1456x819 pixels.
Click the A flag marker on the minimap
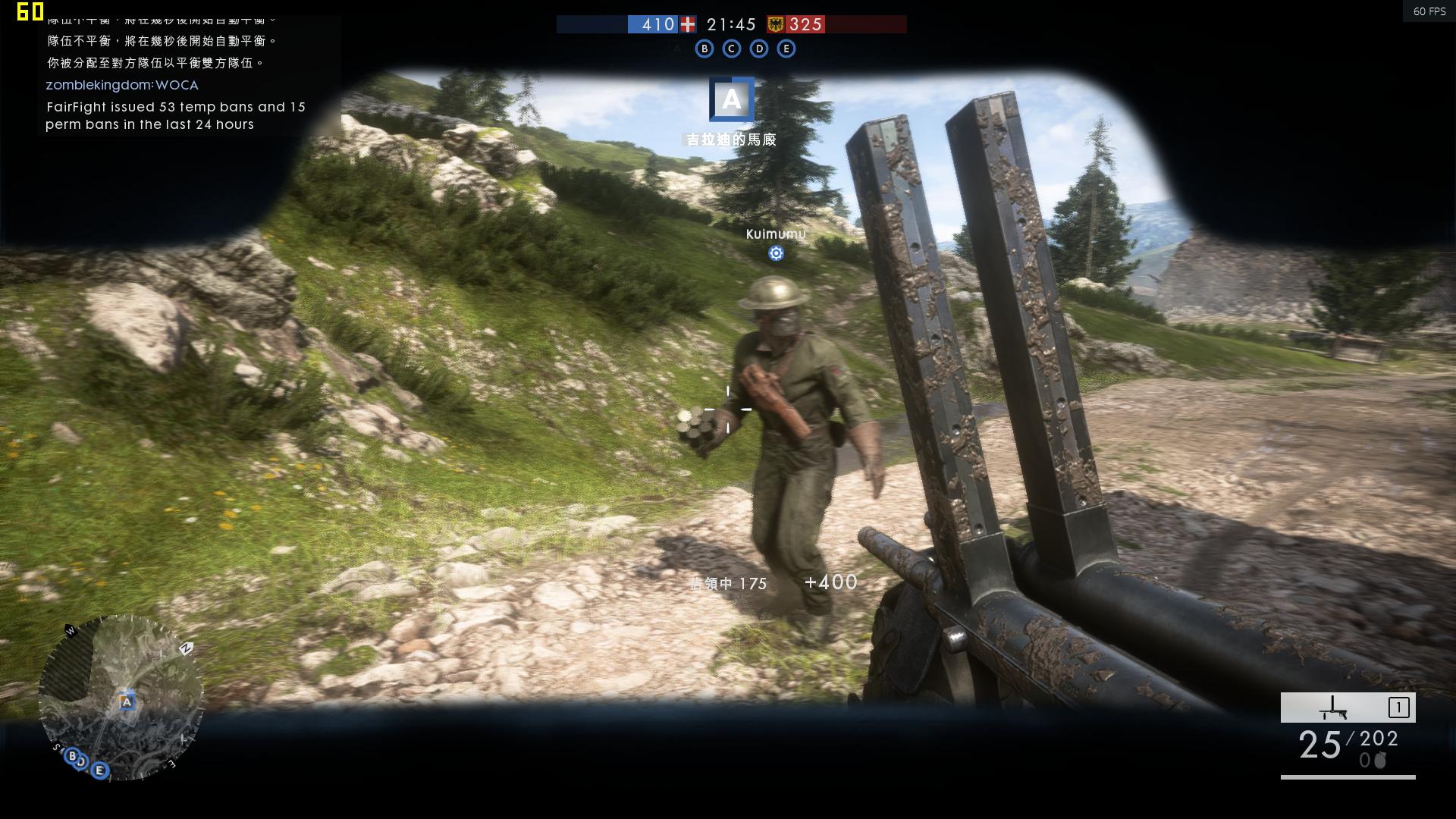tap(127, 702)
